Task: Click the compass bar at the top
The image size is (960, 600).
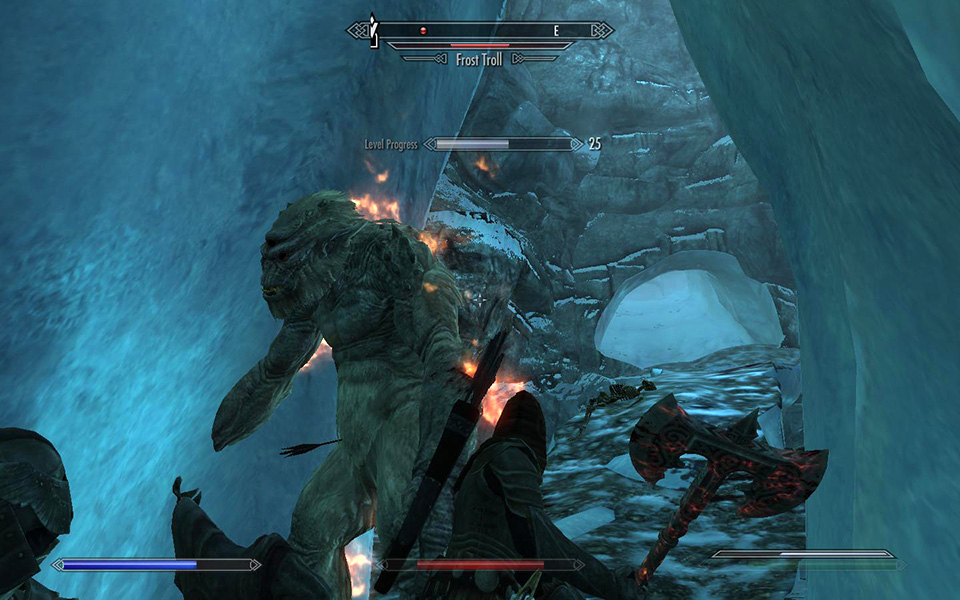Action: (480, 31)
